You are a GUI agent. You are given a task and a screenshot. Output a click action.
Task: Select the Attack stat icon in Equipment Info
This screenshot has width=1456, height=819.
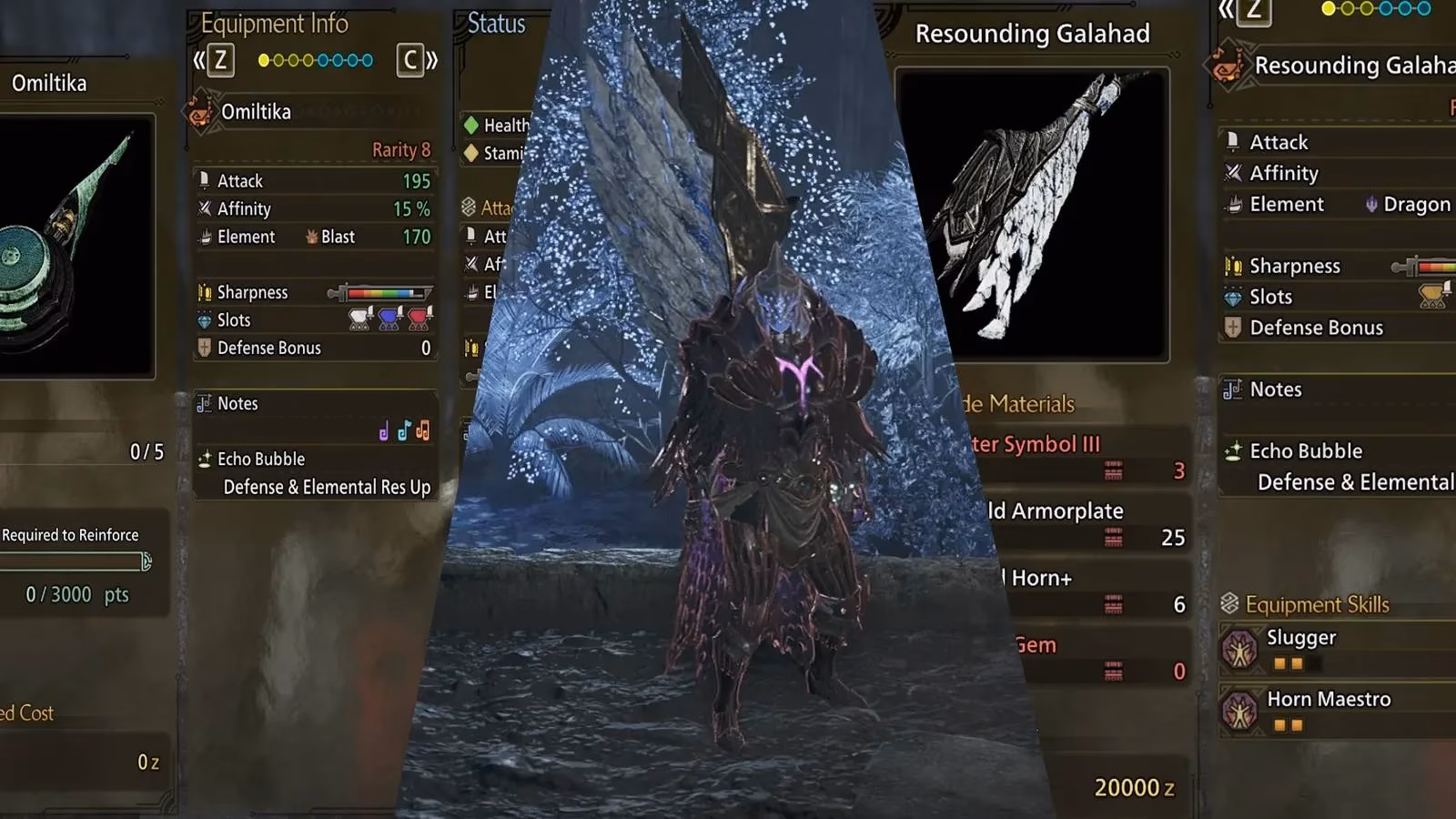click(204, 180)
